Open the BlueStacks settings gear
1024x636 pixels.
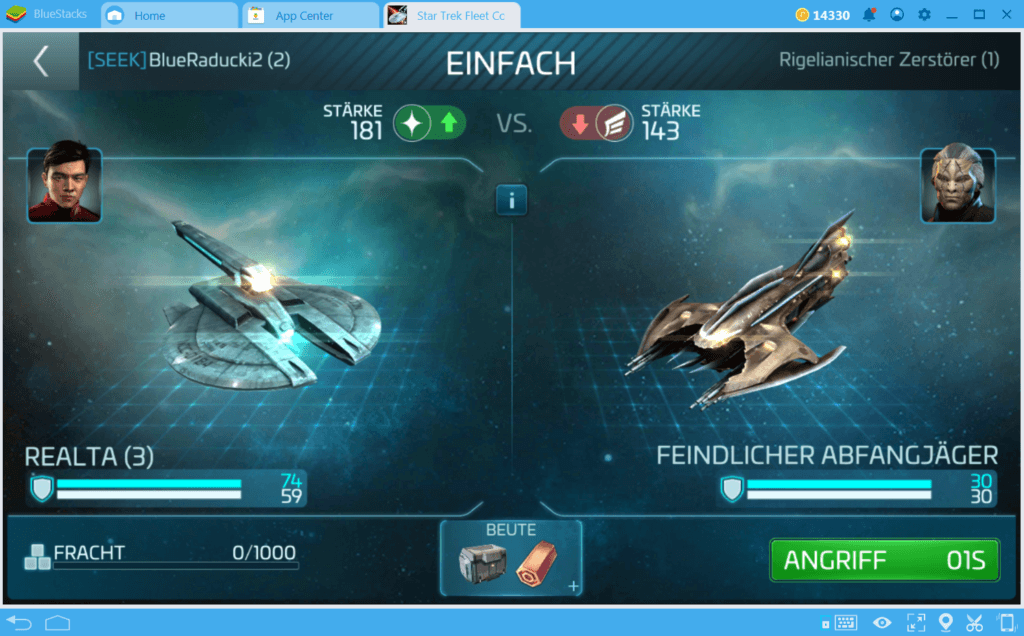(x=924, y=15)
